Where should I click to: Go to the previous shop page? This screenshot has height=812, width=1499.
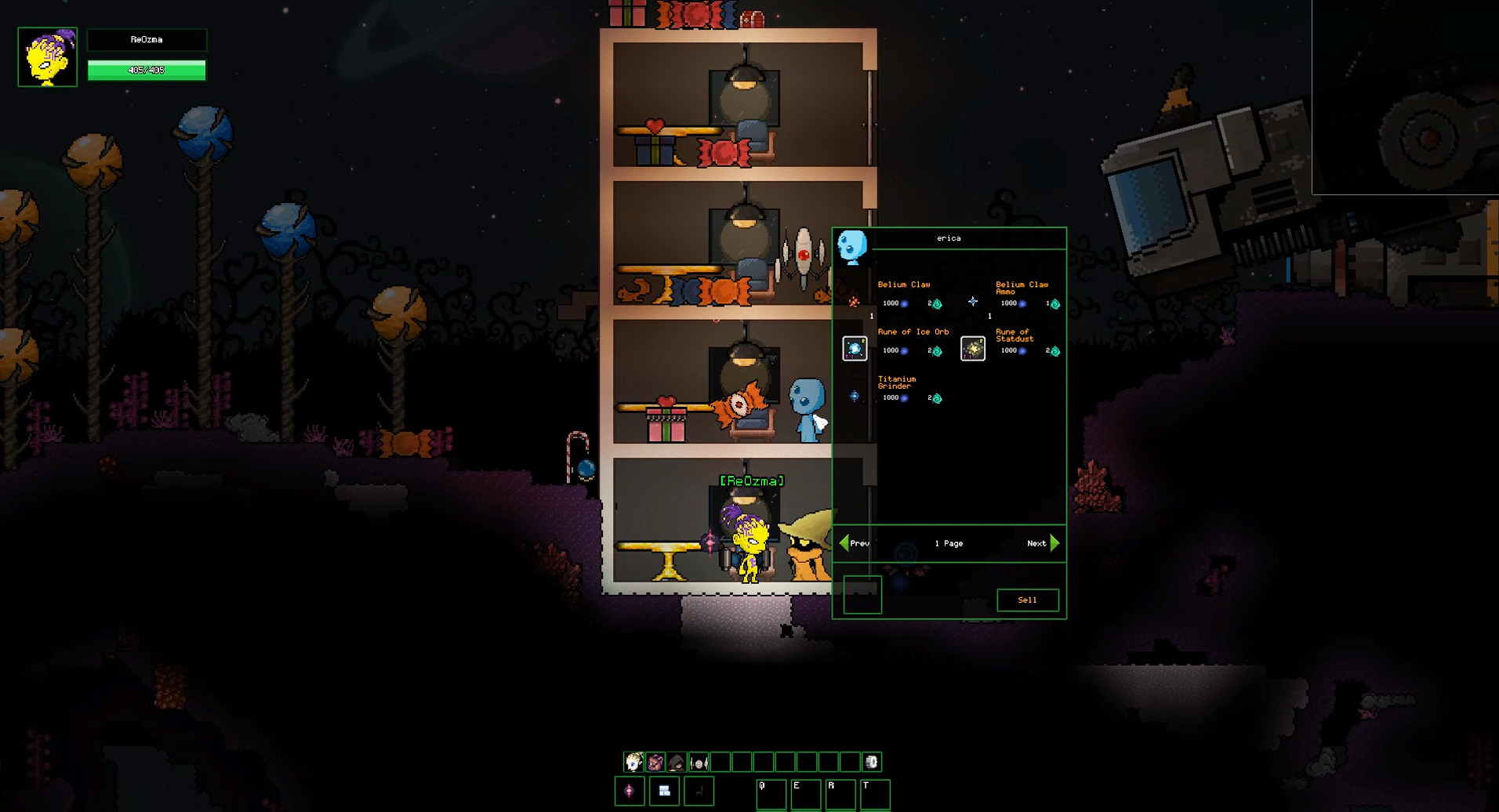(x=854, y=543)
